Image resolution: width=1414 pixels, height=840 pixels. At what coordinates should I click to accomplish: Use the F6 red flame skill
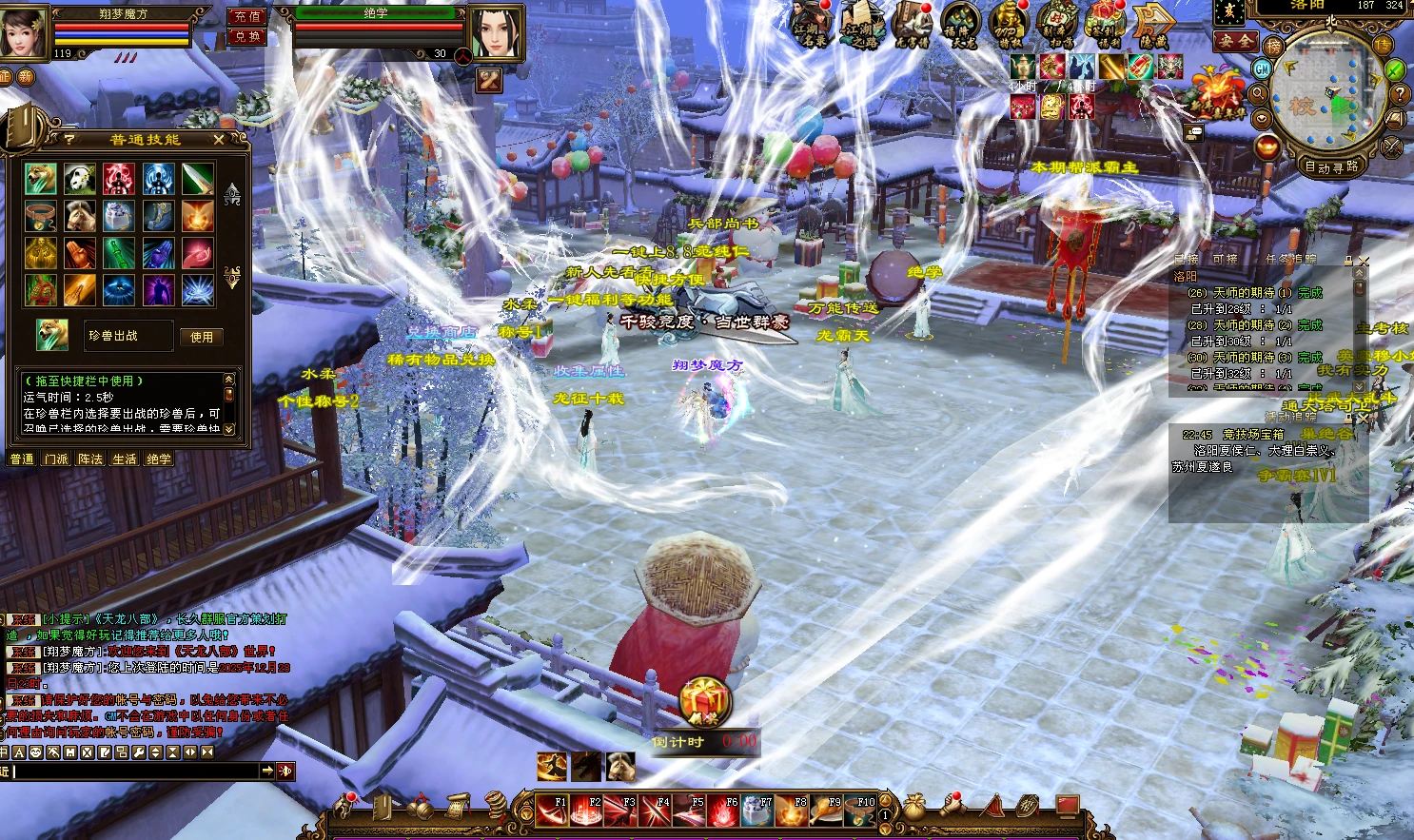722,810
